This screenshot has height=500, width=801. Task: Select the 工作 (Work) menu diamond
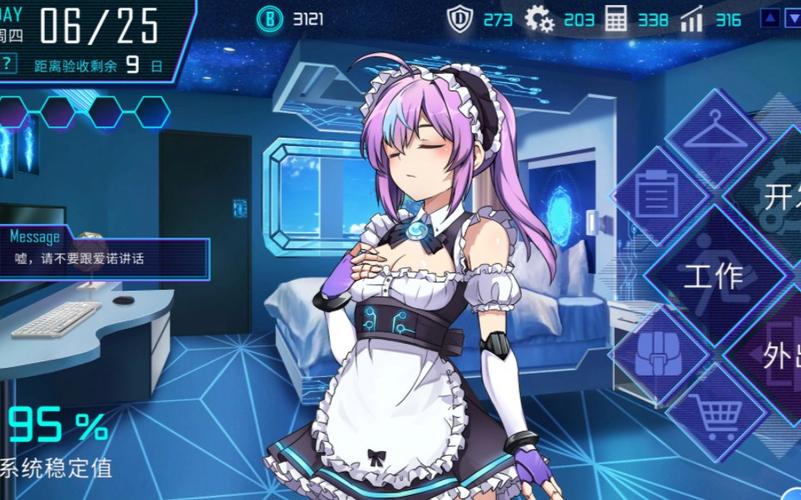point(714,273)
